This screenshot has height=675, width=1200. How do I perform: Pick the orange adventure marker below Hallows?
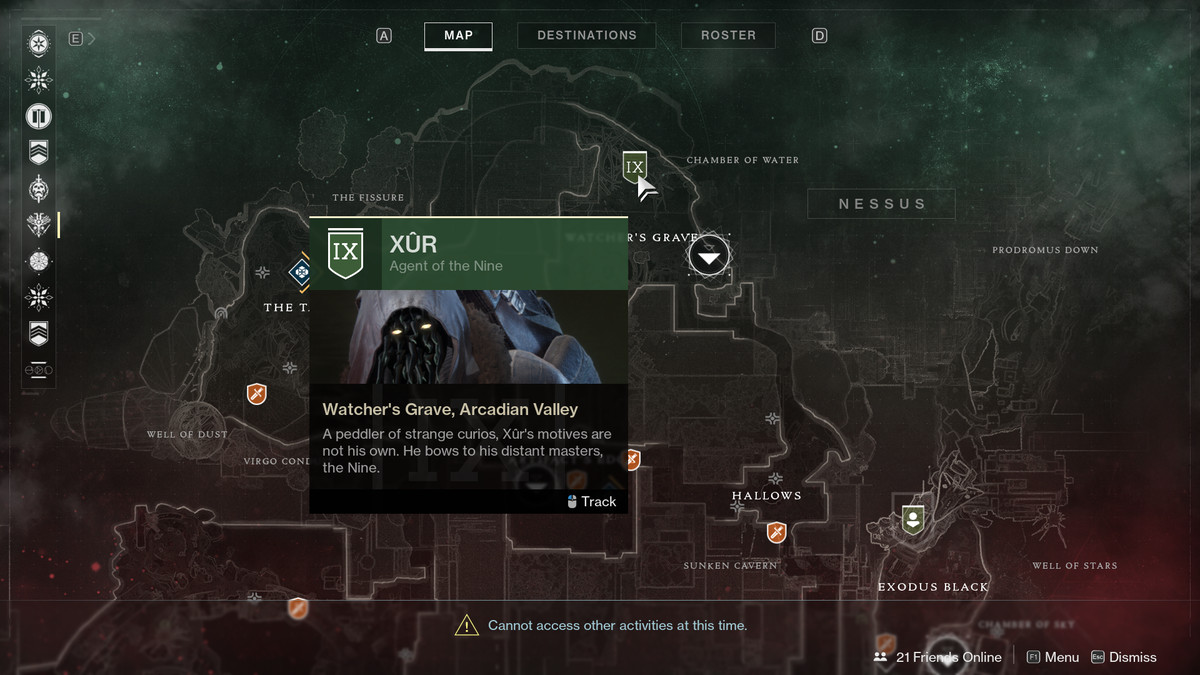(776, 532)
